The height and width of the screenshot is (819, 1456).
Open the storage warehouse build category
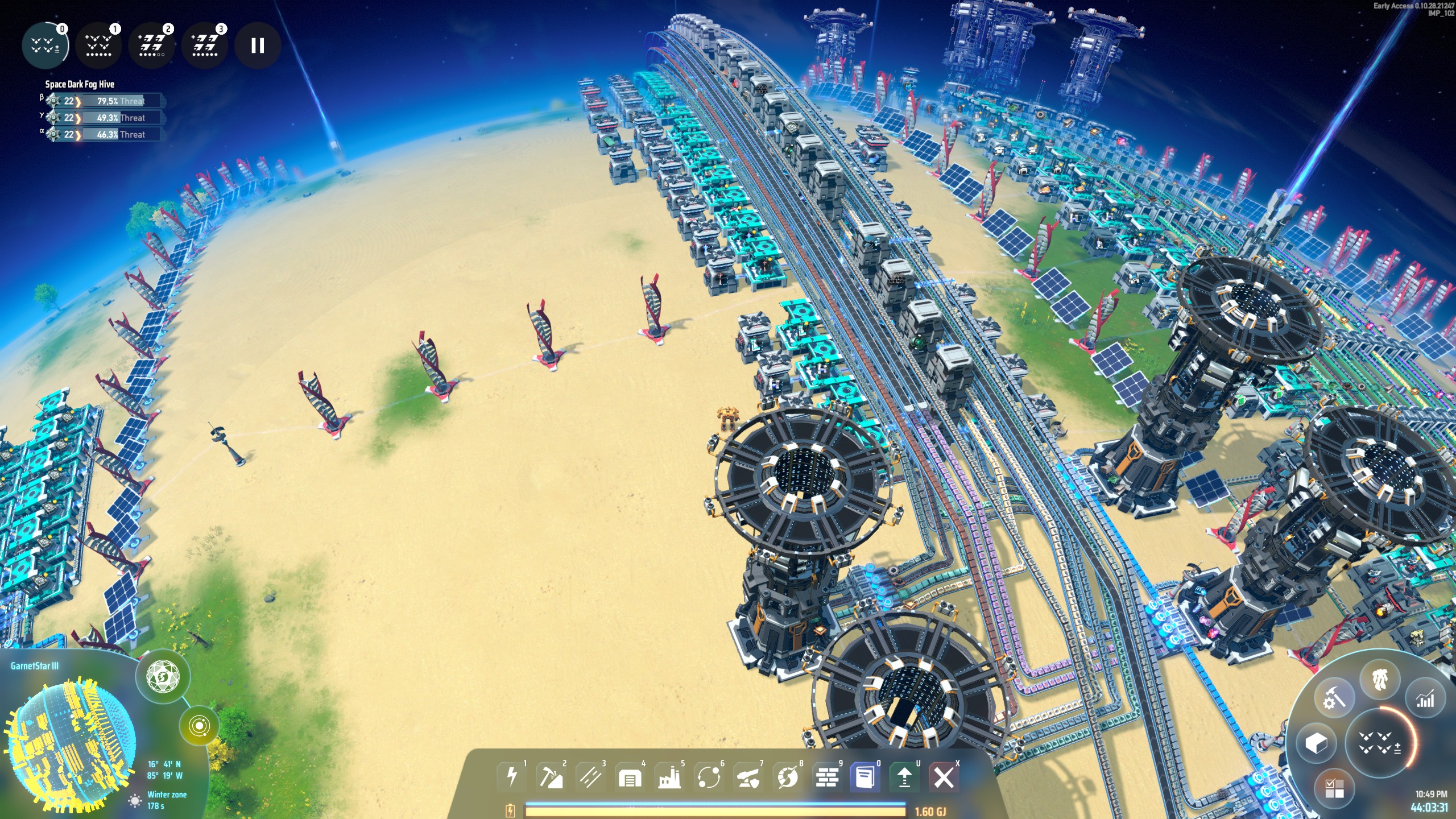(x=630, y=776)
